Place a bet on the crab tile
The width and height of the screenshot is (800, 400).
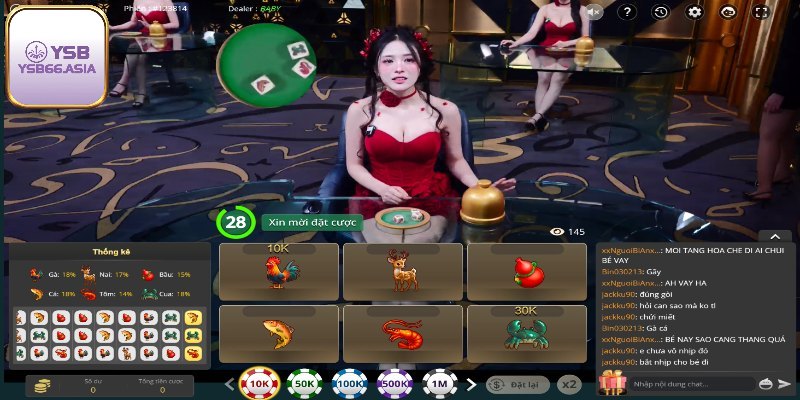526,333
